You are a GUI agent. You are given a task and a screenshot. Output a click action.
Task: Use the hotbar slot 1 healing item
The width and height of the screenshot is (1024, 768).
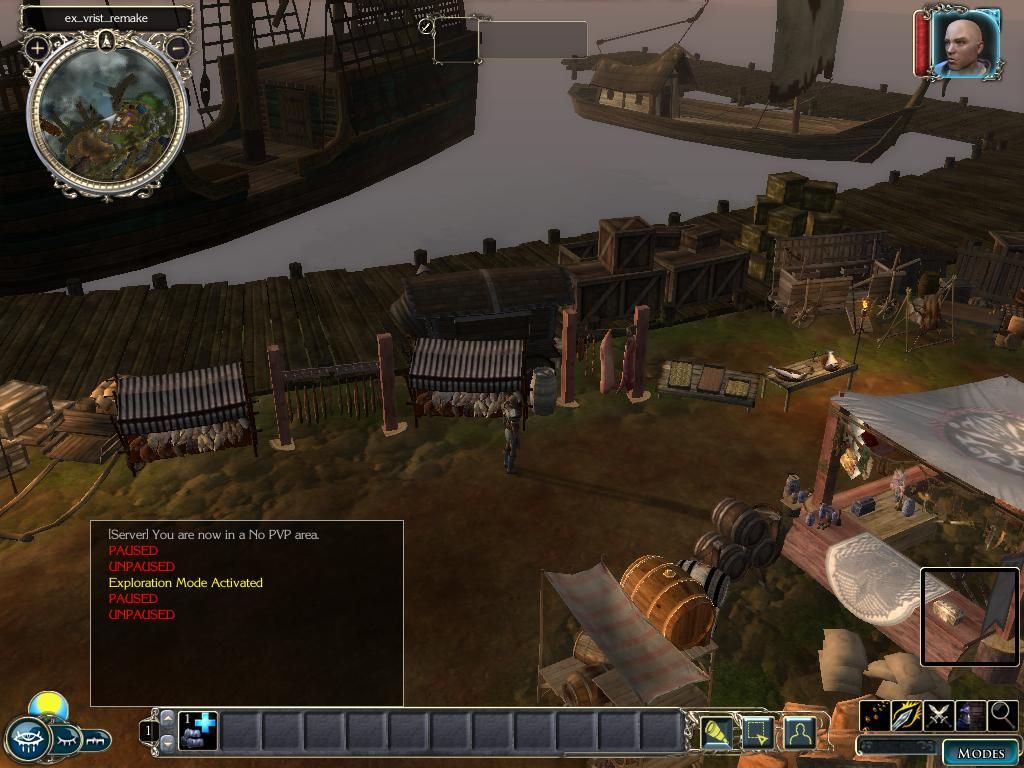198,730
